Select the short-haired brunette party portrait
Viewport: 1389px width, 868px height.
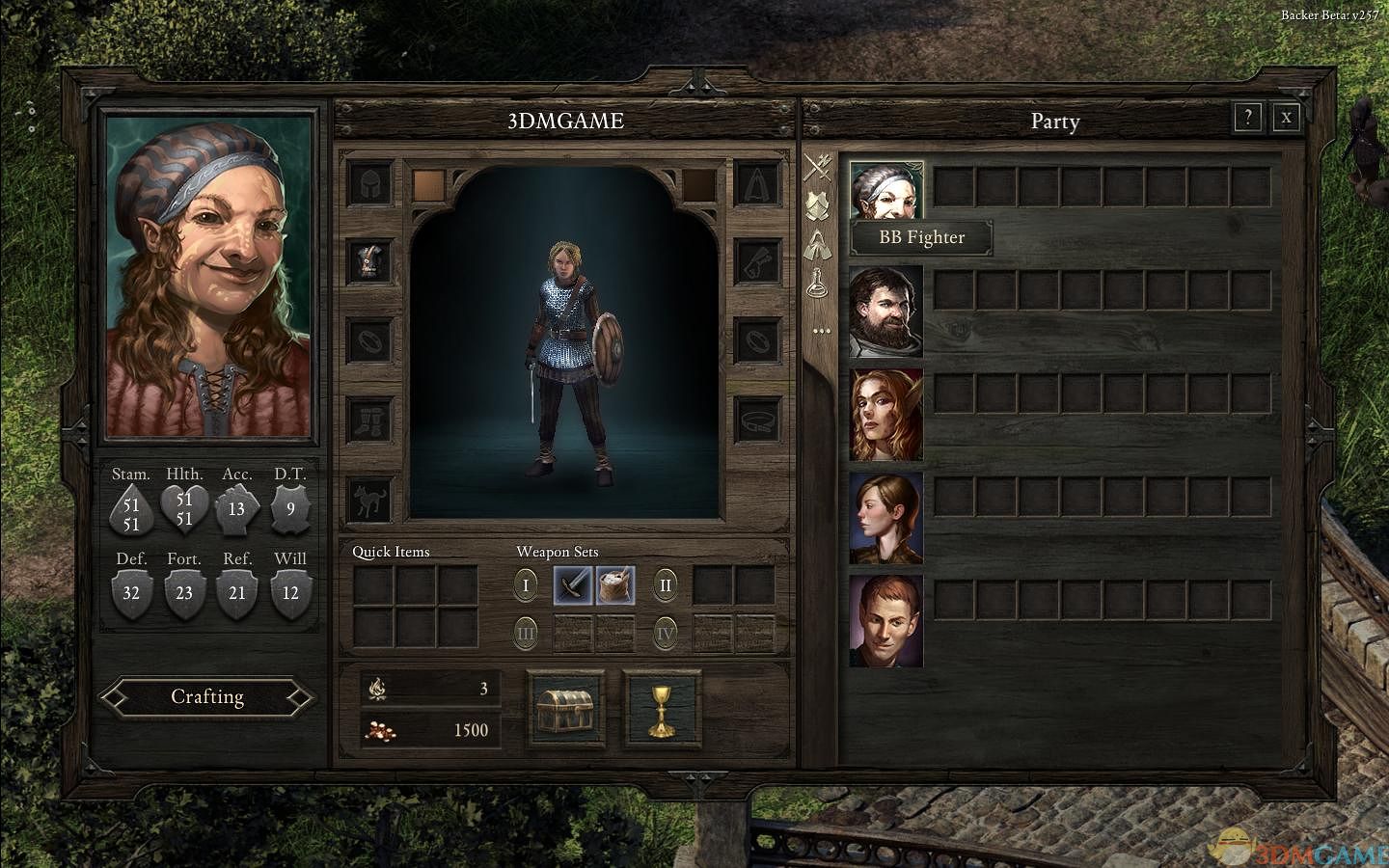tap(885, 518)
